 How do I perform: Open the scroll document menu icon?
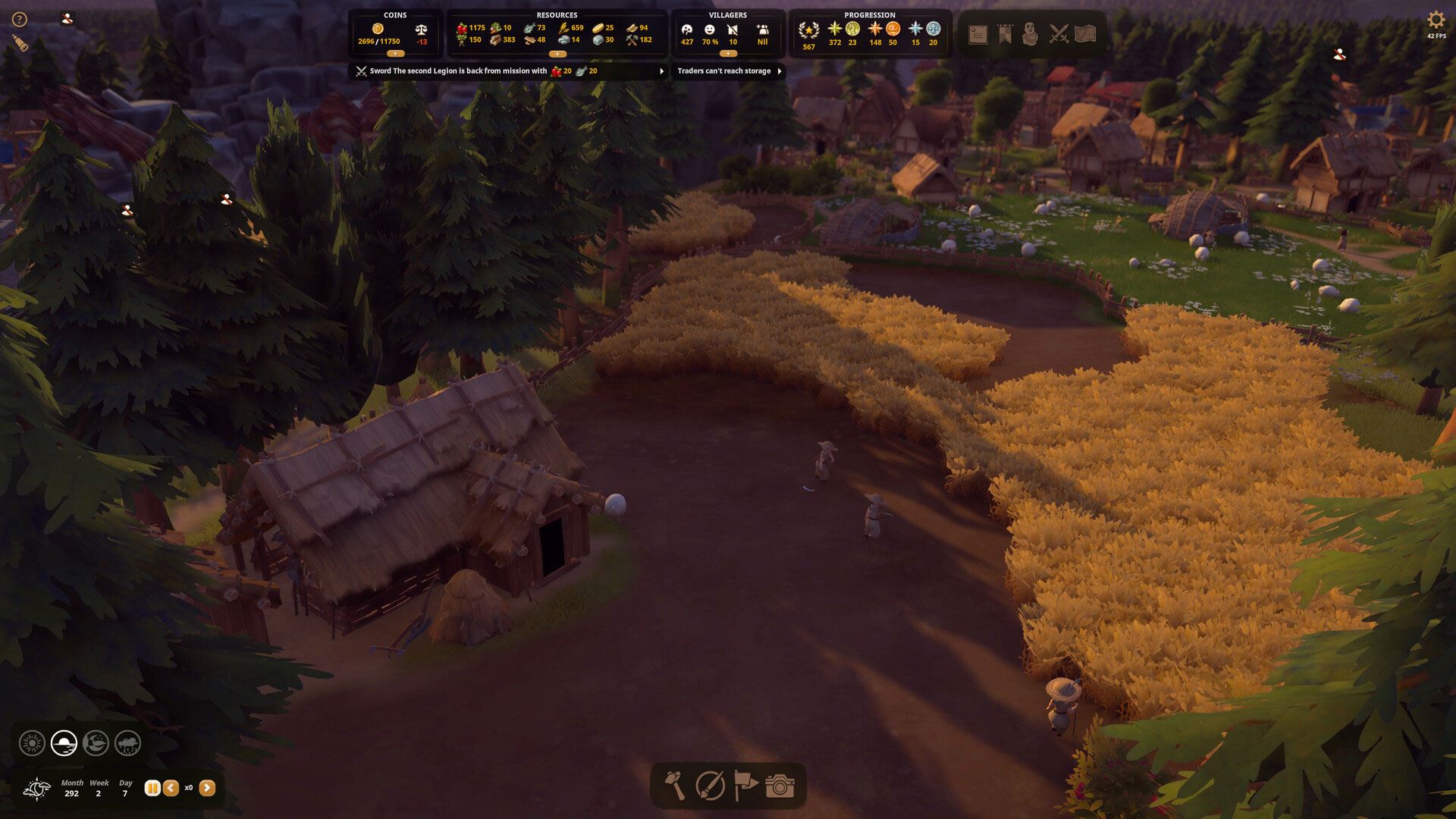[x=977, y=34]
